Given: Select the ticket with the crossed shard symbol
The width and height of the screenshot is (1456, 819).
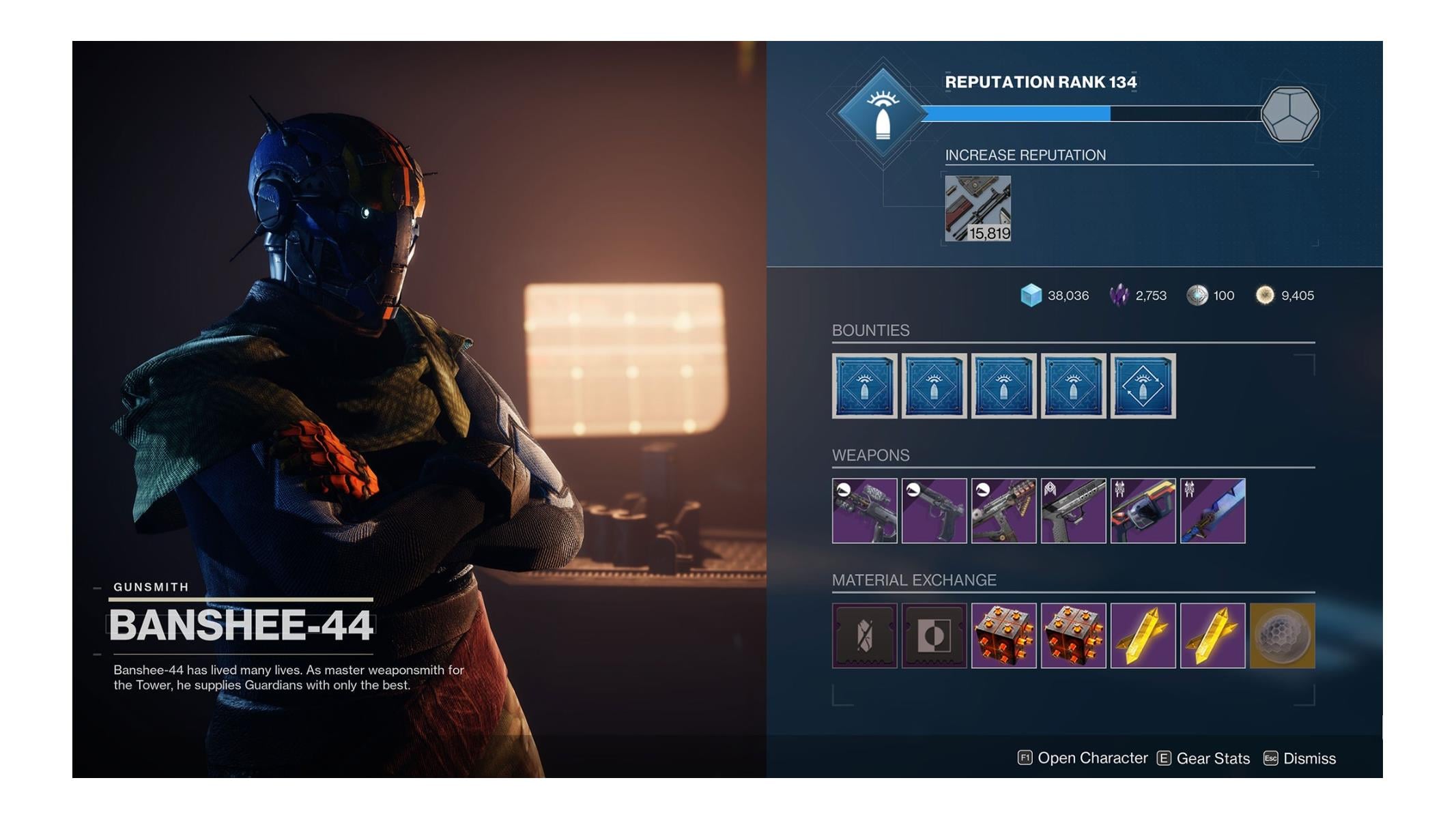Looking at the screenshot, I should (864, 635).
